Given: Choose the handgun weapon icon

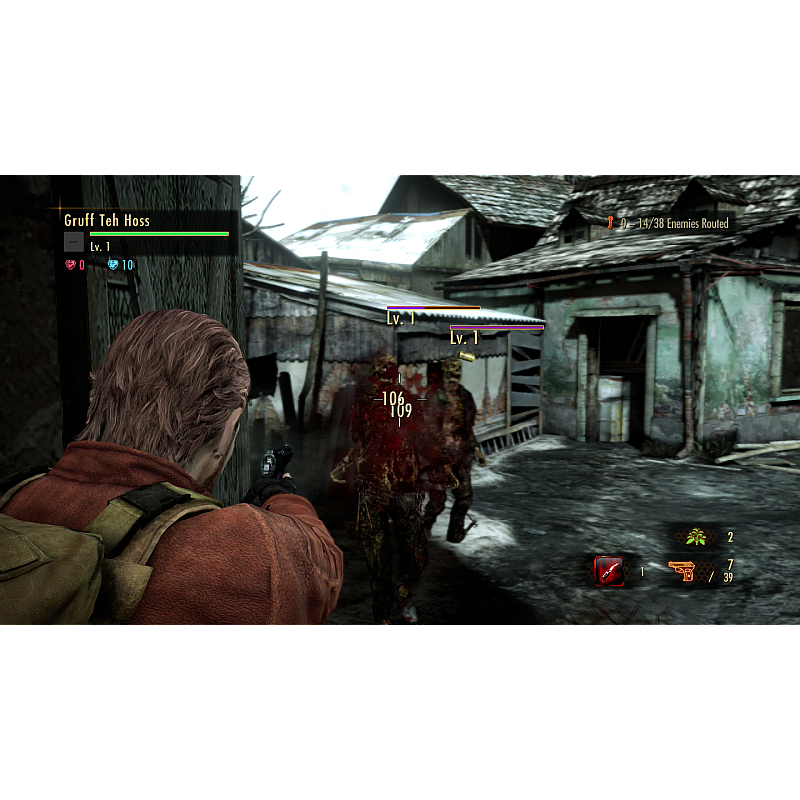Looking at the screenshot, I should click(683, 572).
